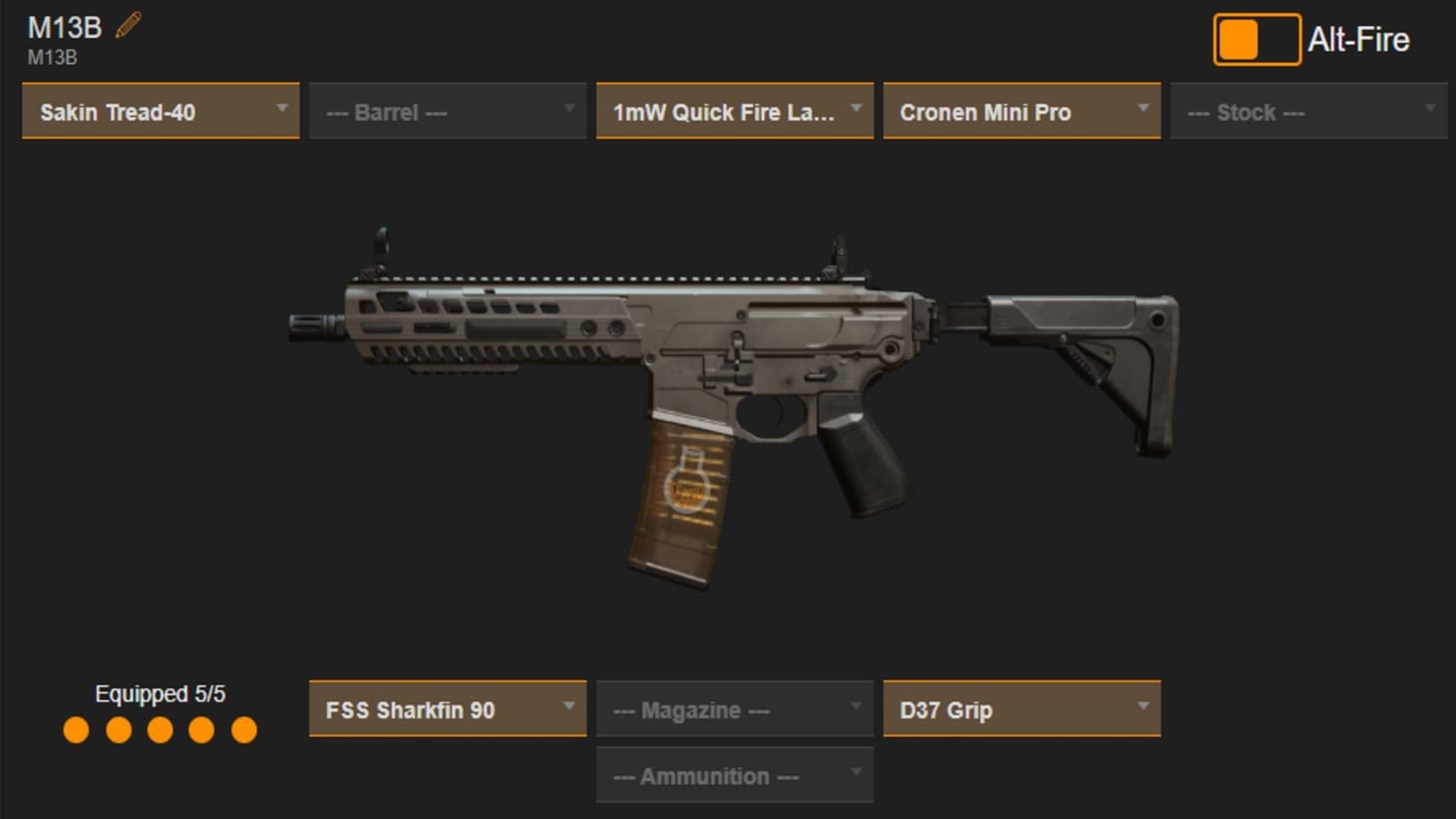Click the chevron on the Stock selector

click(x=1430, y=110)
